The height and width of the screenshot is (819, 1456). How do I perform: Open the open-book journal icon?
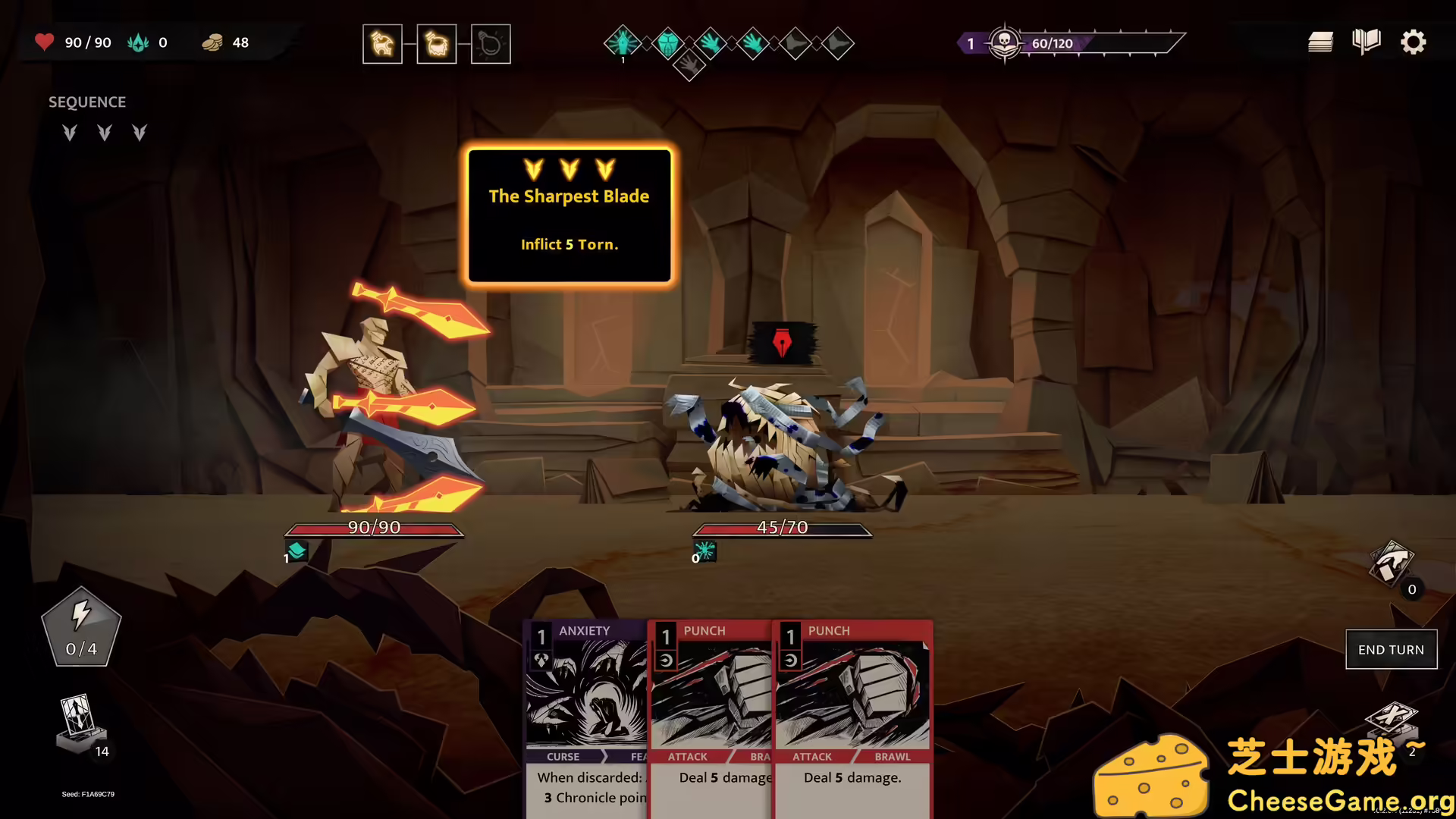click(x=1366, y=42)
